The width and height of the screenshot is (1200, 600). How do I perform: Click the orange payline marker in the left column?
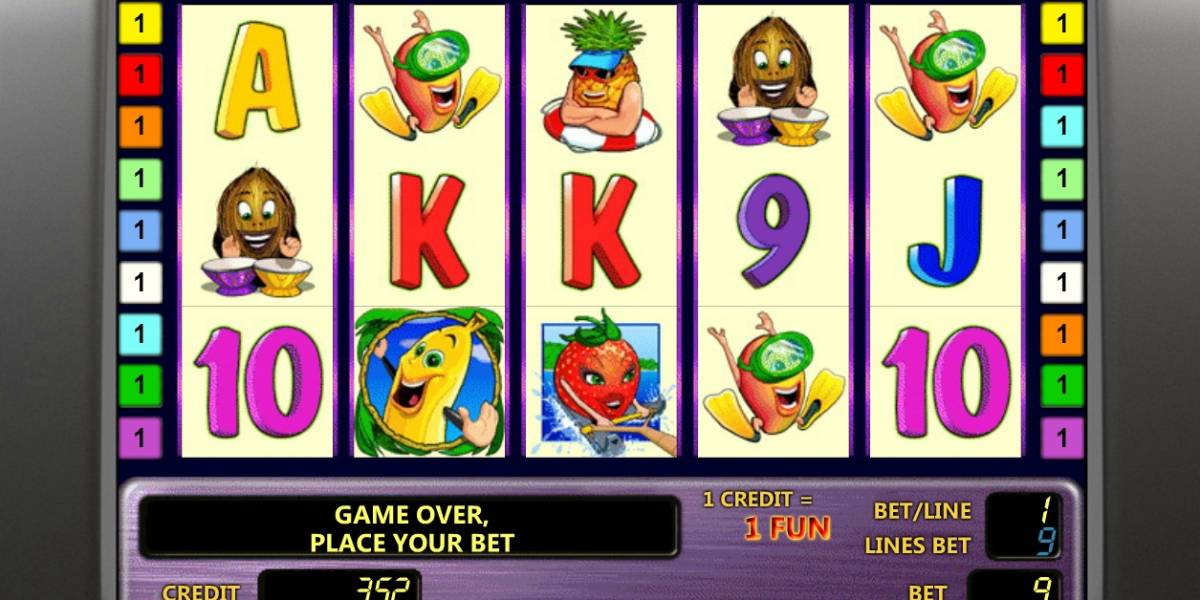coord(140,127)
